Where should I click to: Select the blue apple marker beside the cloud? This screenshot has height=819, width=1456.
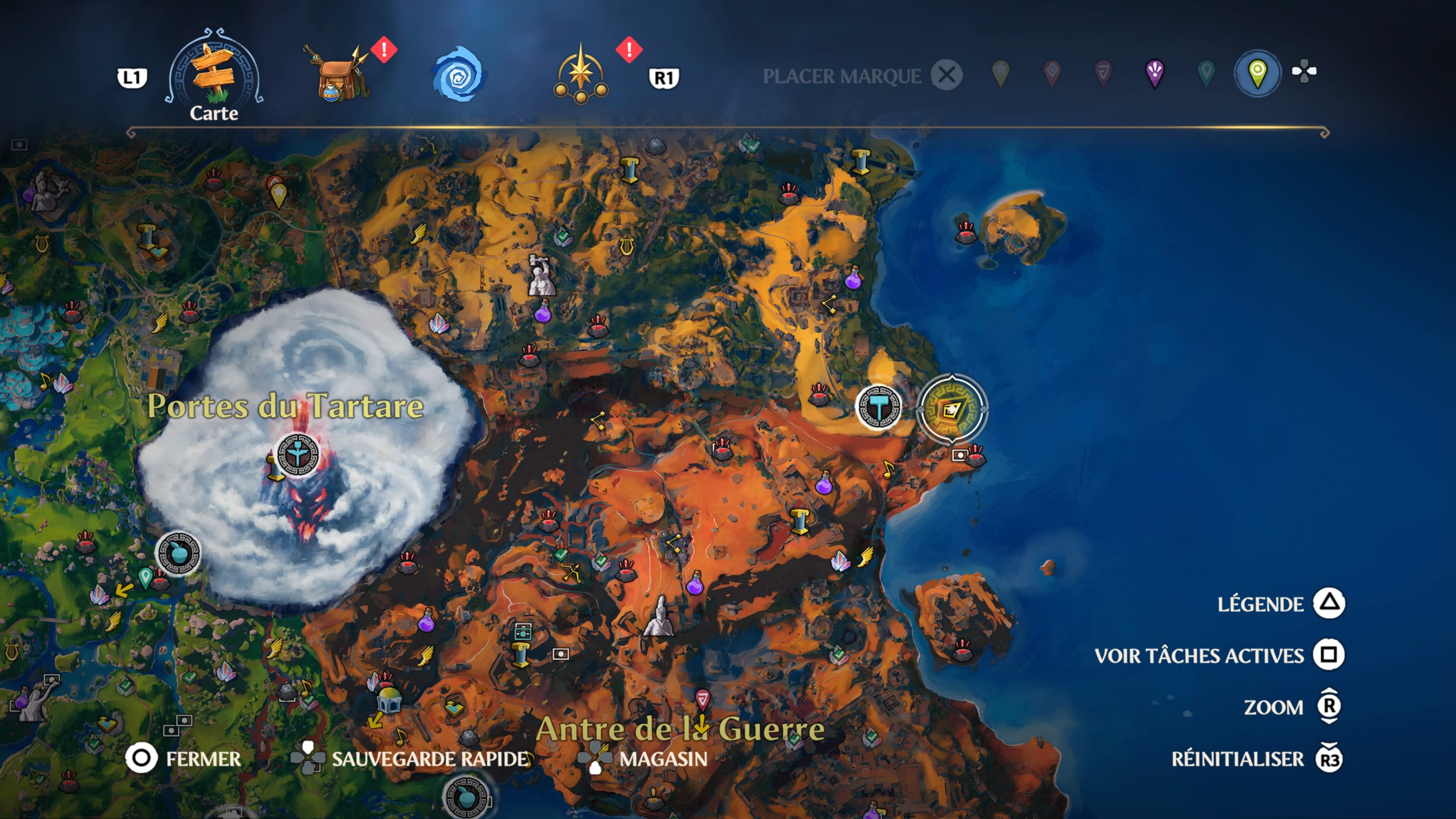coord(178,553)
